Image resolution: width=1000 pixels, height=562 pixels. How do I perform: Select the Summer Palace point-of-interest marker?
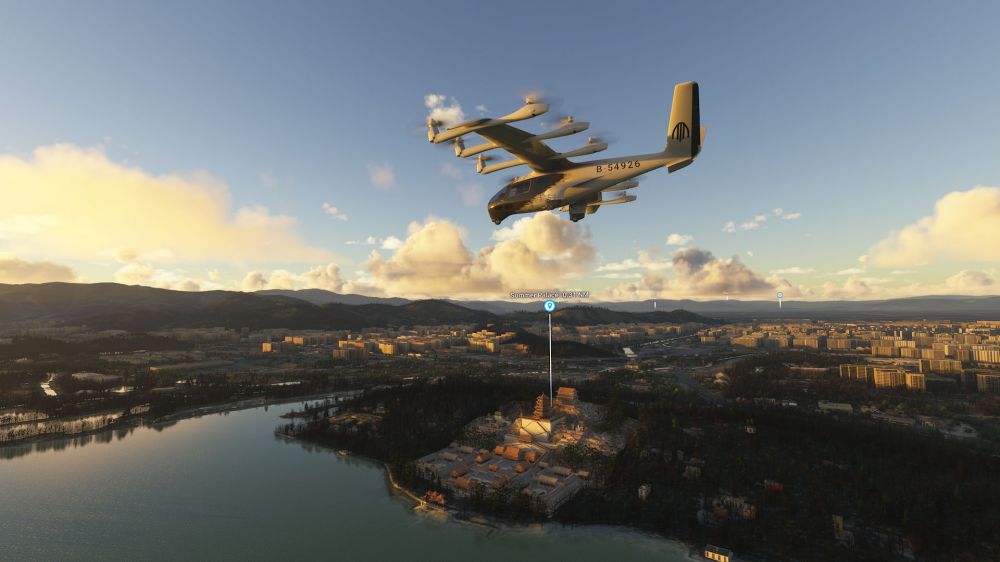tap(549, 306)
